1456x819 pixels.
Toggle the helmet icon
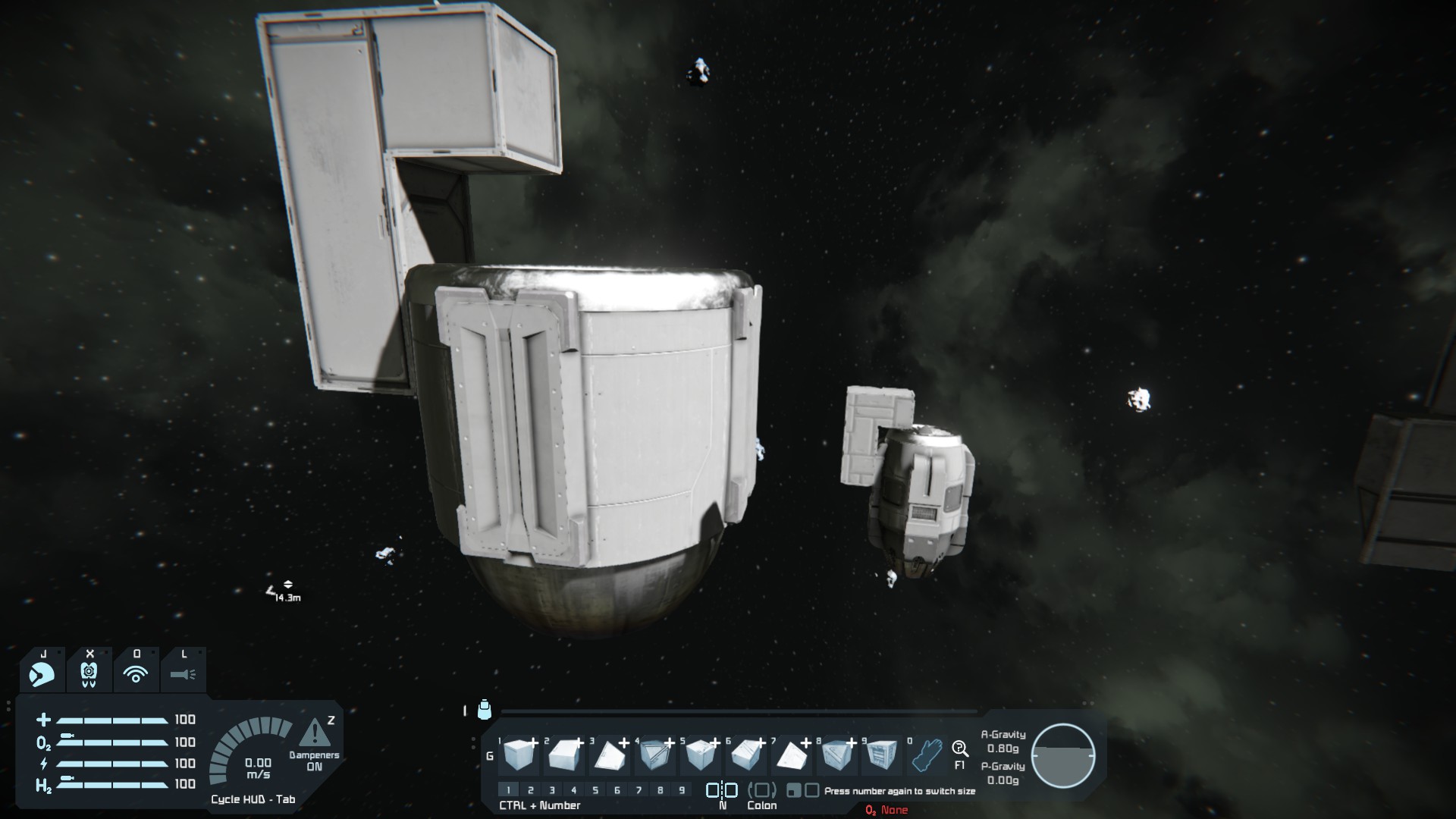(42, 673)
